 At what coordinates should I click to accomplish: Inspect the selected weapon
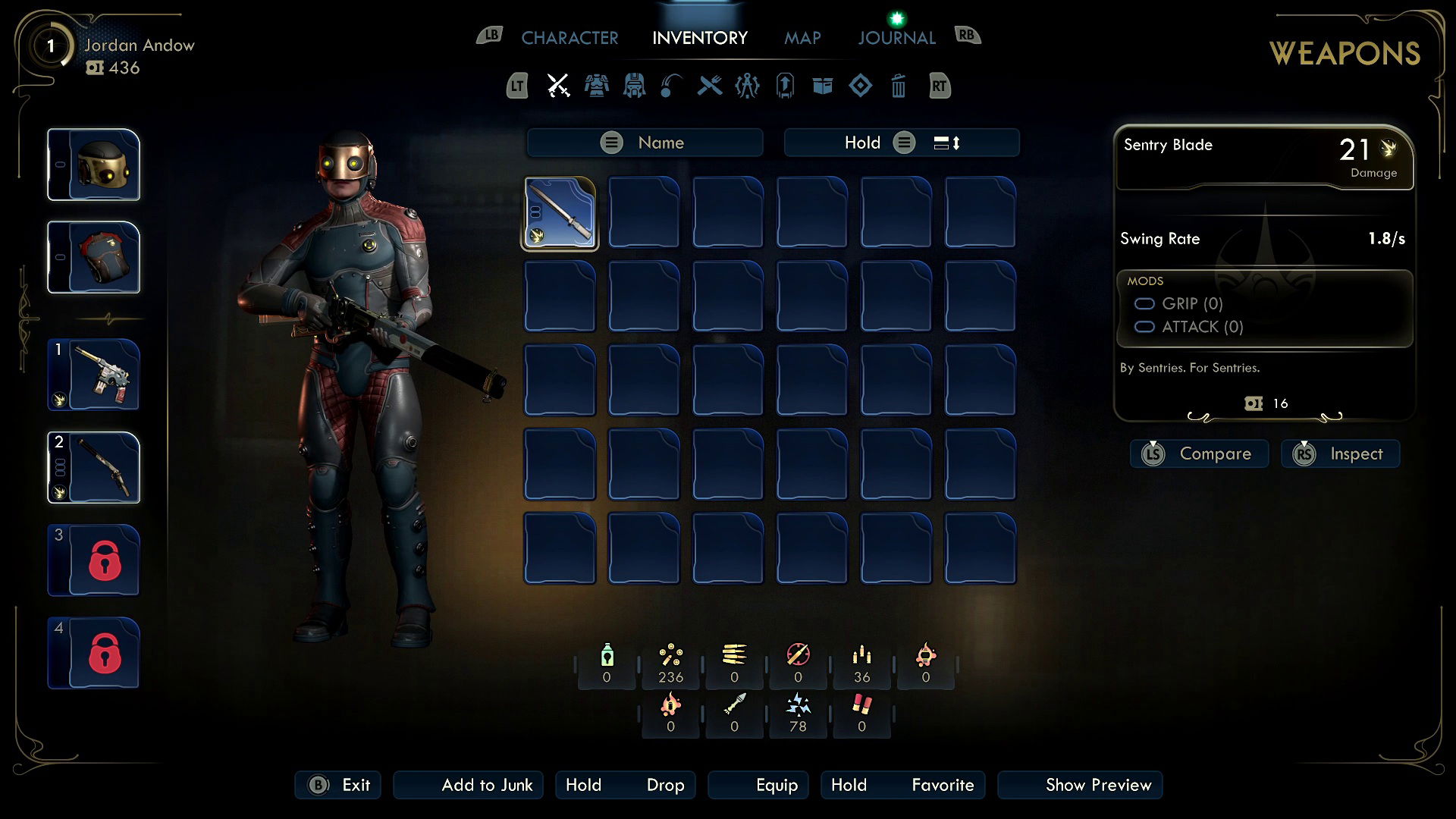pyautogui.click(x=1340, y=453)
